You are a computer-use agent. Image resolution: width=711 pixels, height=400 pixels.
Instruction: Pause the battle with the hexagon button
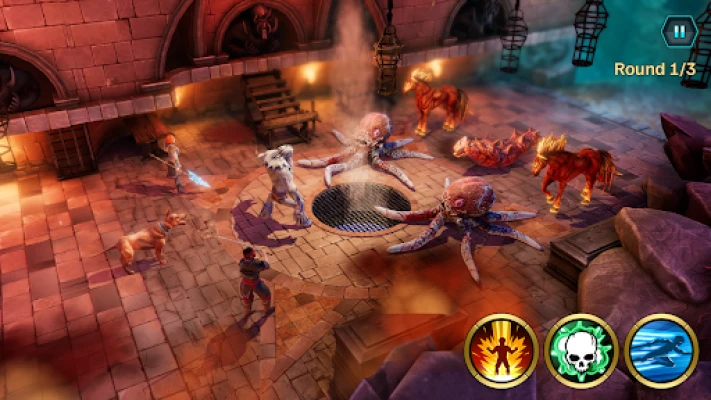[678, 31]
